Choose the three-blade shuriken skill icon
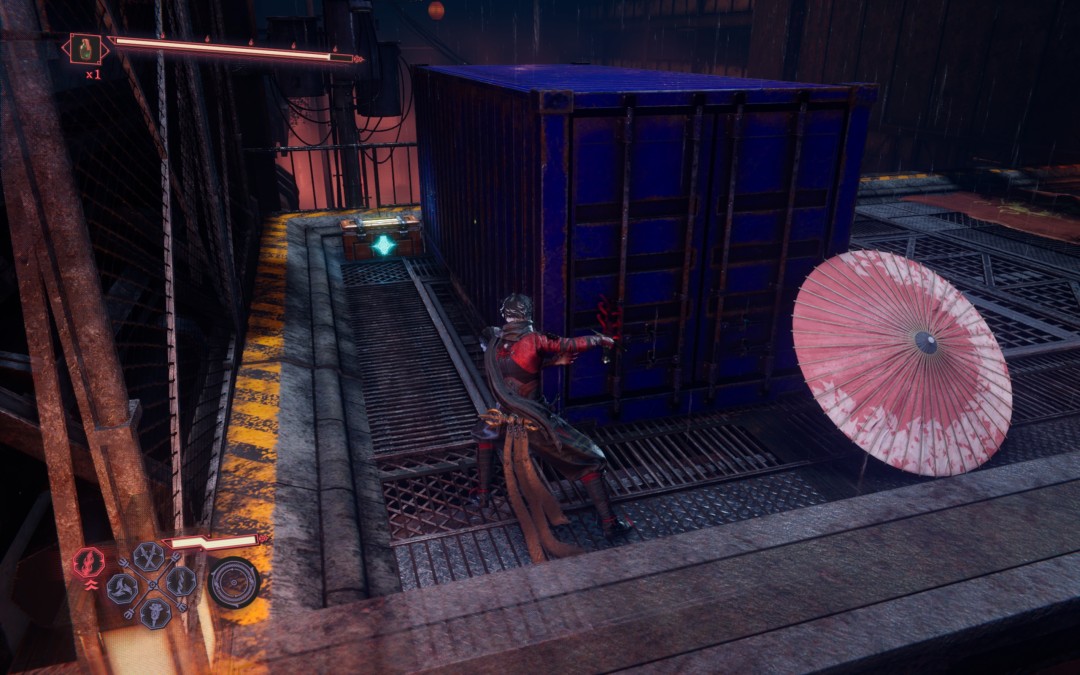Image resolution: width=1080 pixels, height=675 pixels. pos(122,588)
